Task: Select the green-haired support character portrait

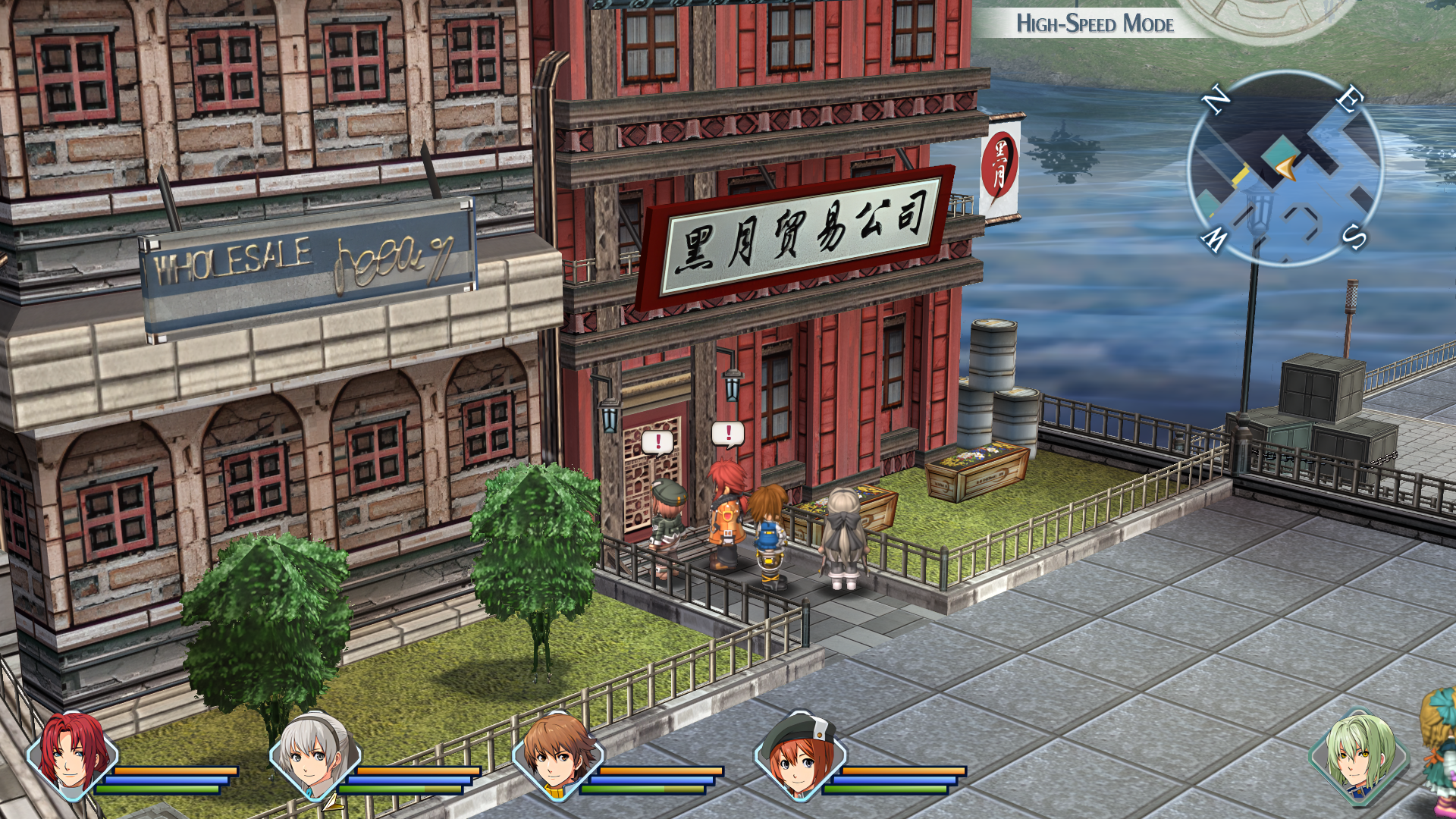Action: tap(1359, 755)
